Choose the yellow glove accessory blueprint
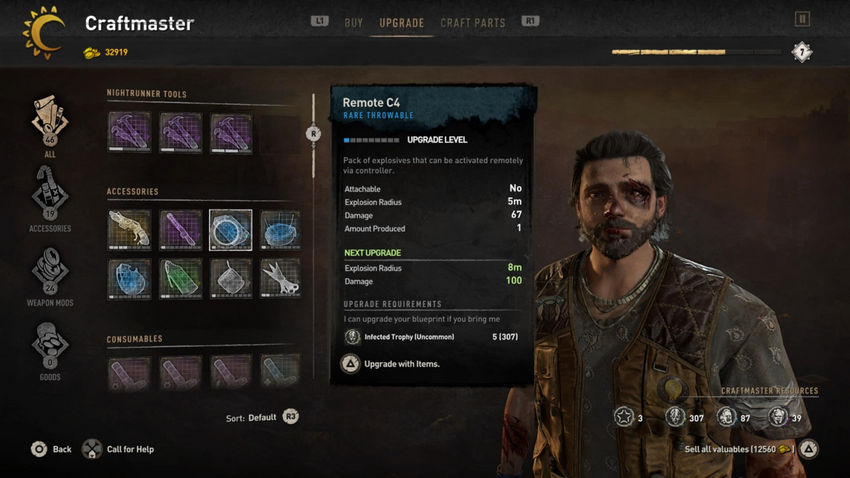850x478 pixels. point(129,229)
